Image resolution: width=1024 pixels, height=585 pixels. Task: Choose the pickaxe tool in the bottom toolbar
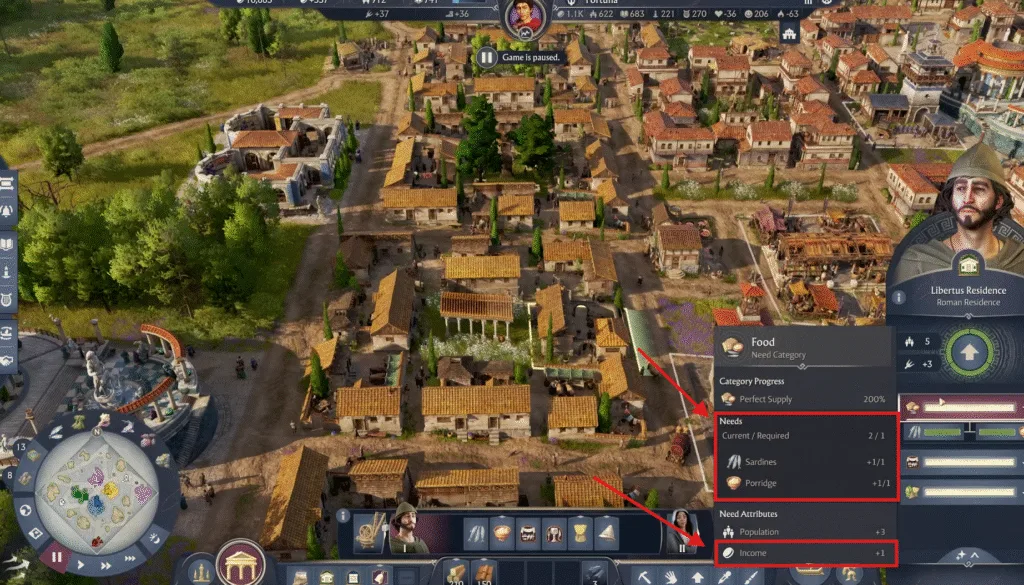tap(645, 576)
